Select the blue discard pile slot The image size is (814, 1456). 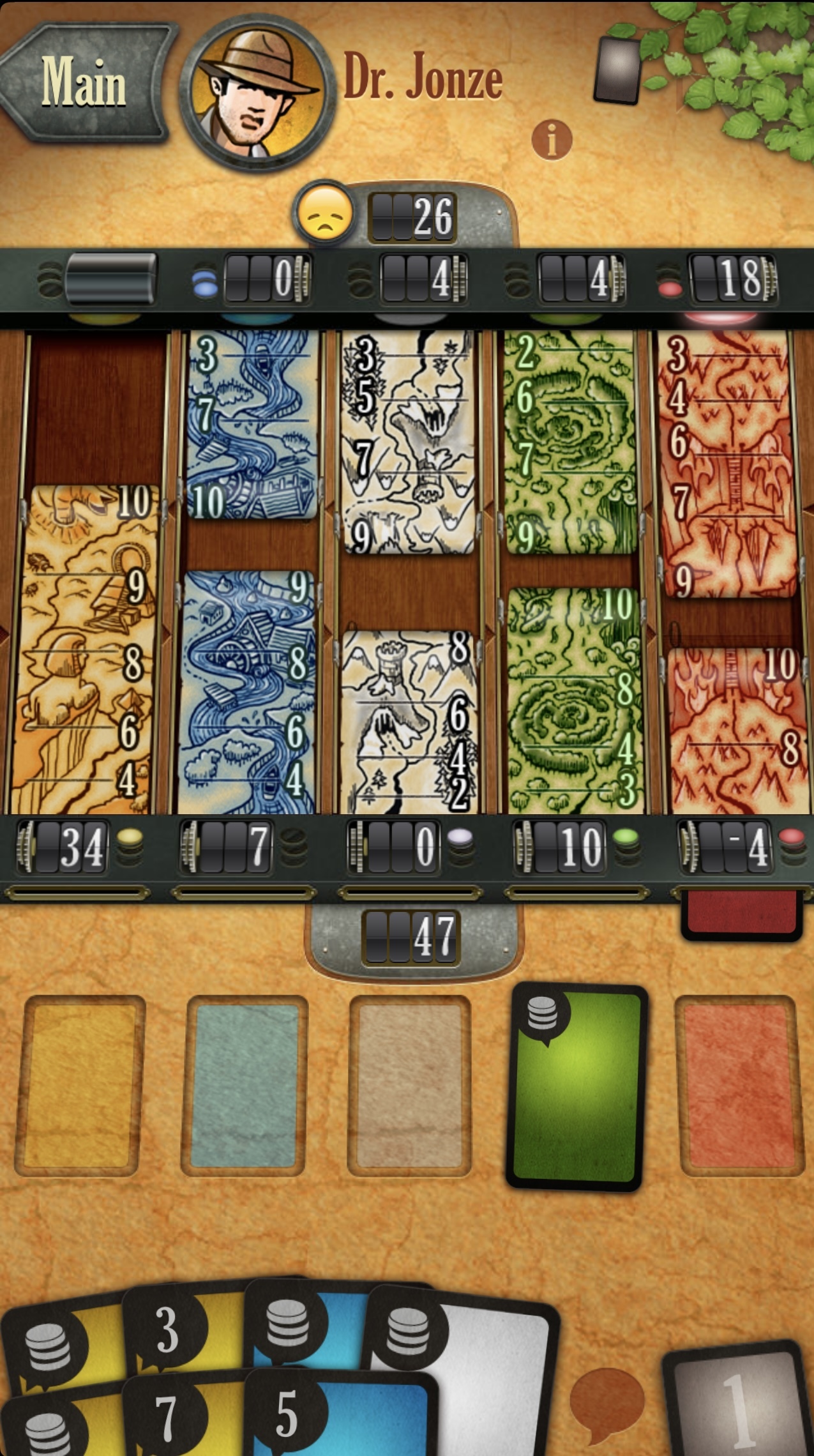tap(245, 1086)
